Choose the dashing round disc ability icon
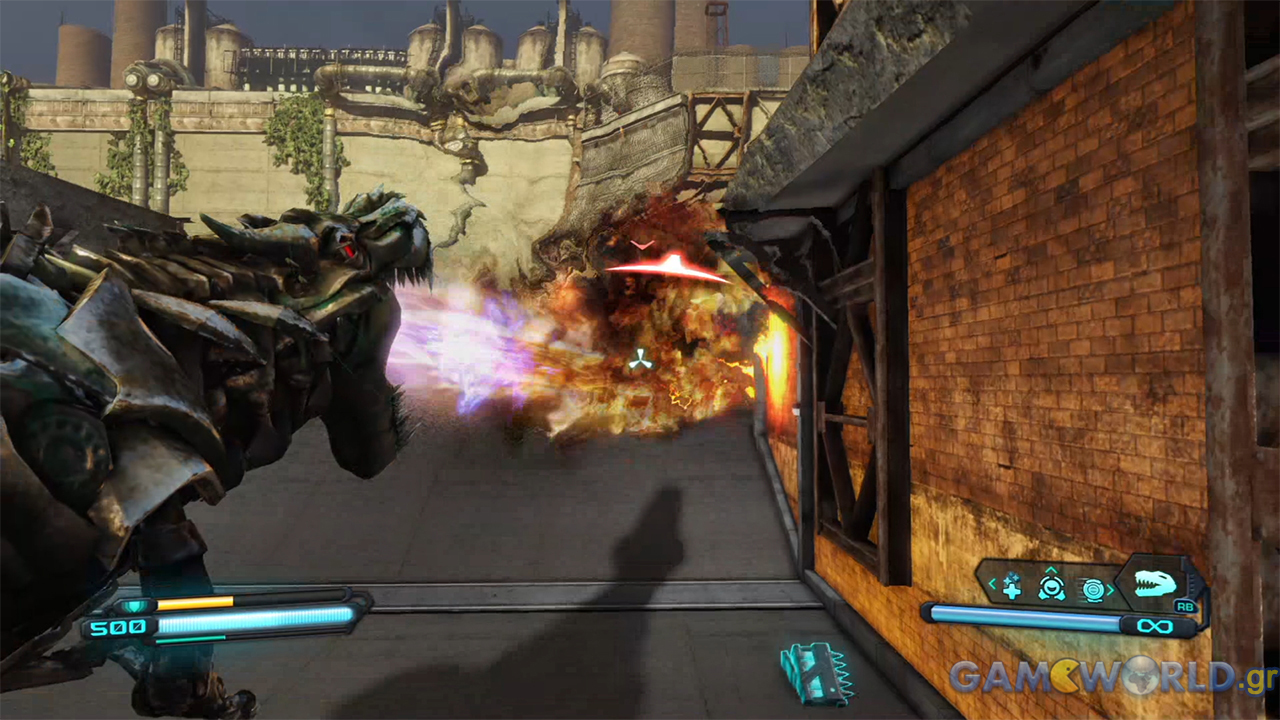The height and width of the screenshot is (720, 1280). [x=1092, y=589]
